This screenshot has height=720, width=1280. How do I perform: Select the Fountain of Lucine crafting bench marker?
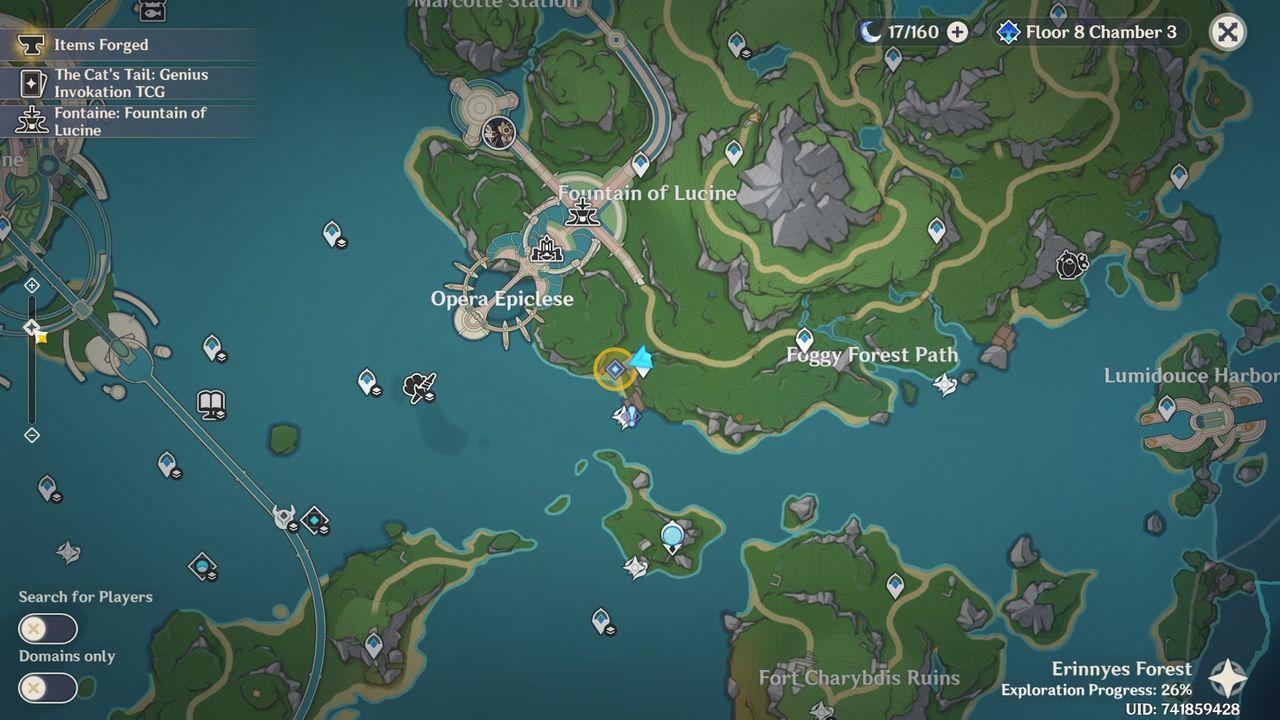(x=583, y=213)
